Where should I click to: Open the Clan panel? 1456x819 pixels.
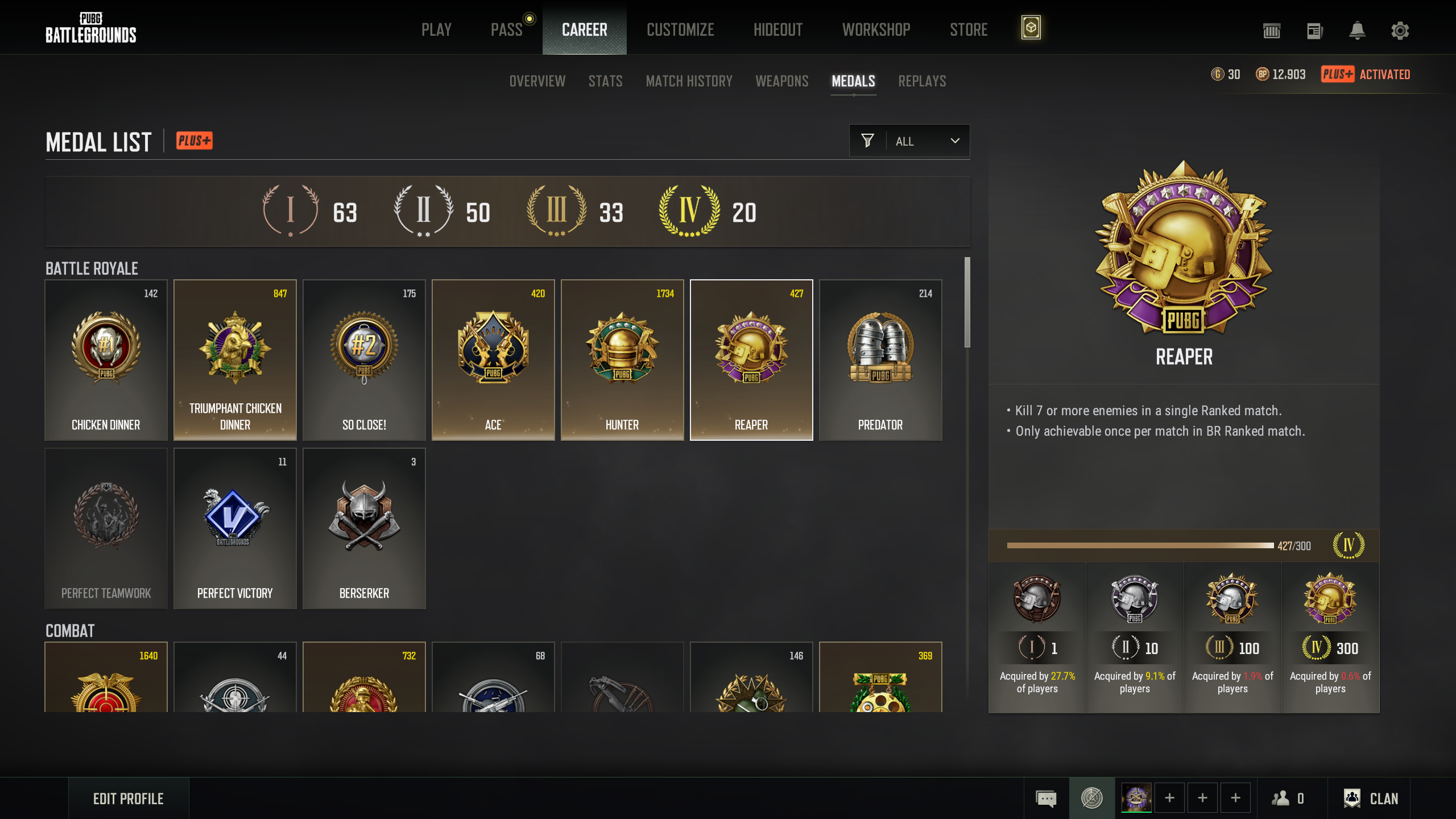(1371, 799)
